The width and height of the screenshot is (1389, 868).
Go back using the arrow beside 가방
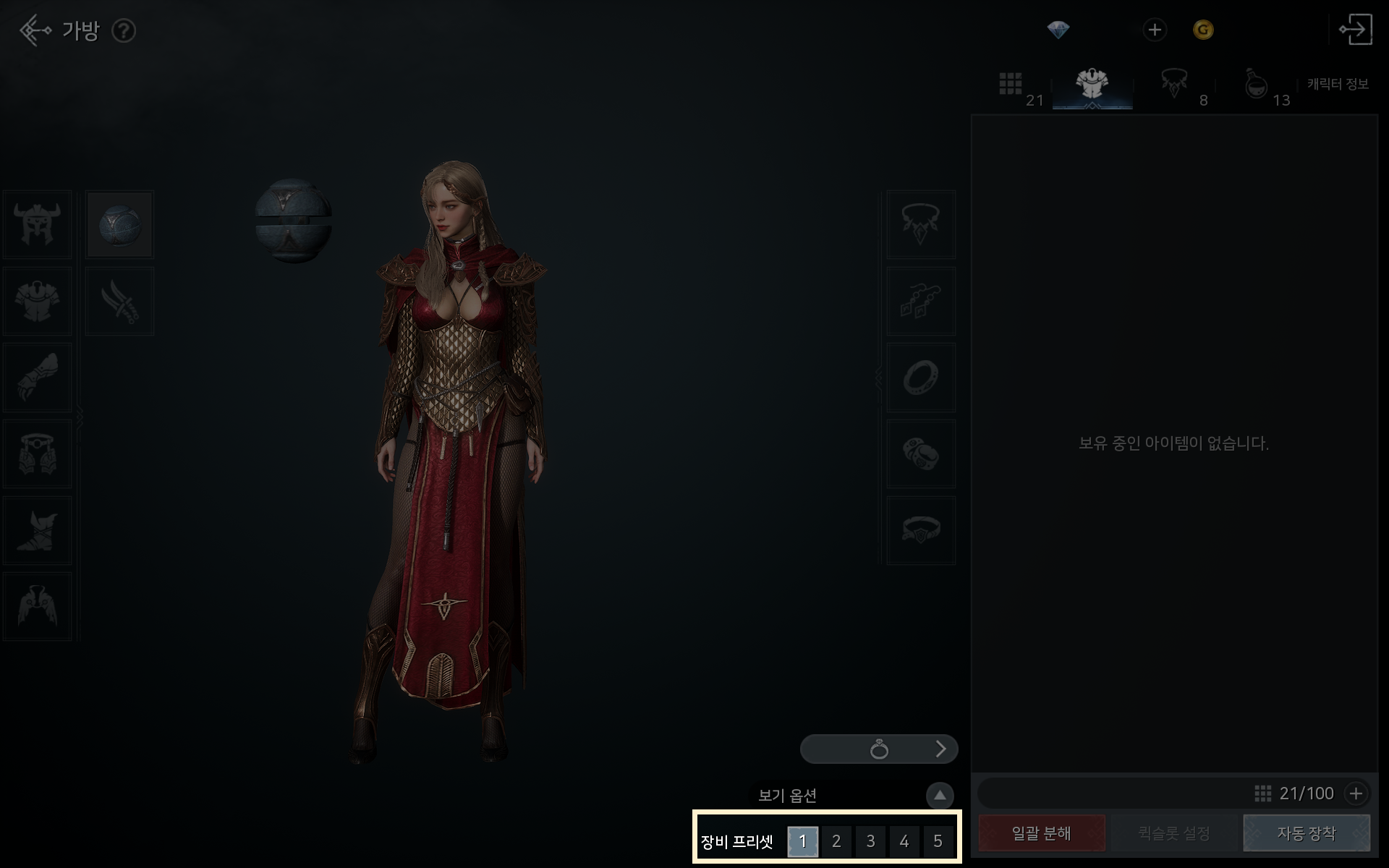pos(34,30)
